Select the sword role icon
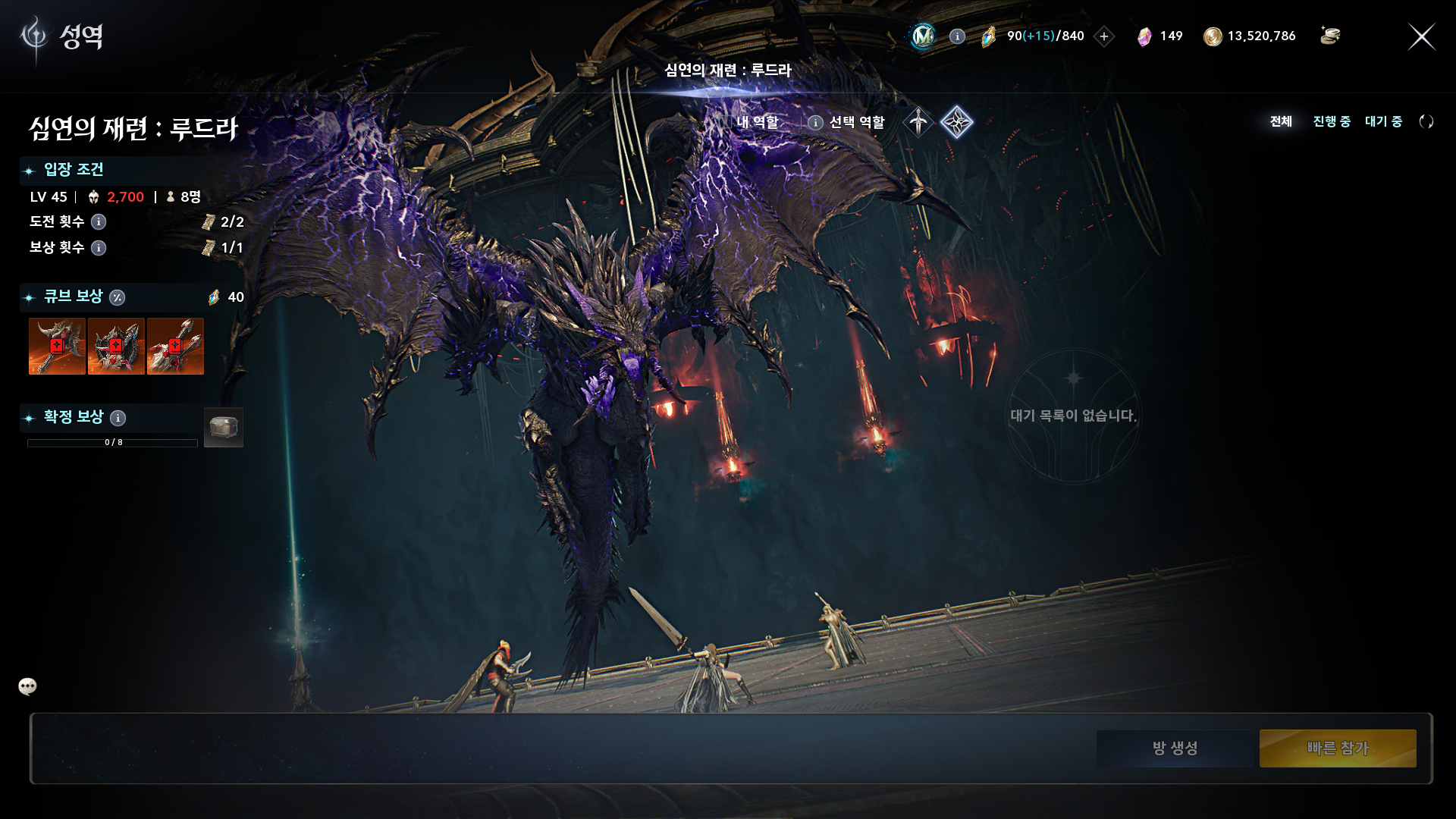 tap(918, 122)
